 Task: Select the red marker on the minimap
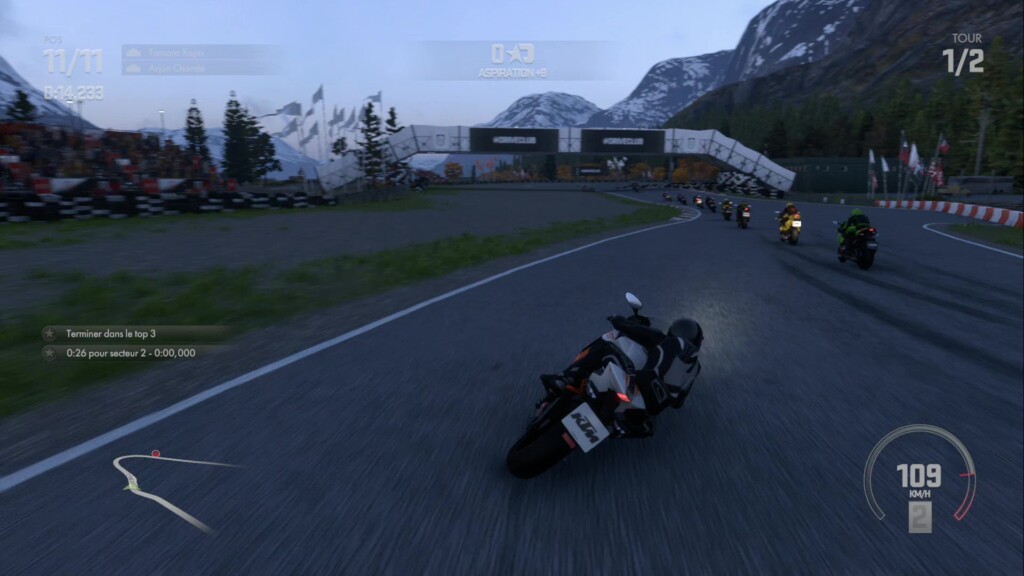pyautogui.click(x=155, y=453)
